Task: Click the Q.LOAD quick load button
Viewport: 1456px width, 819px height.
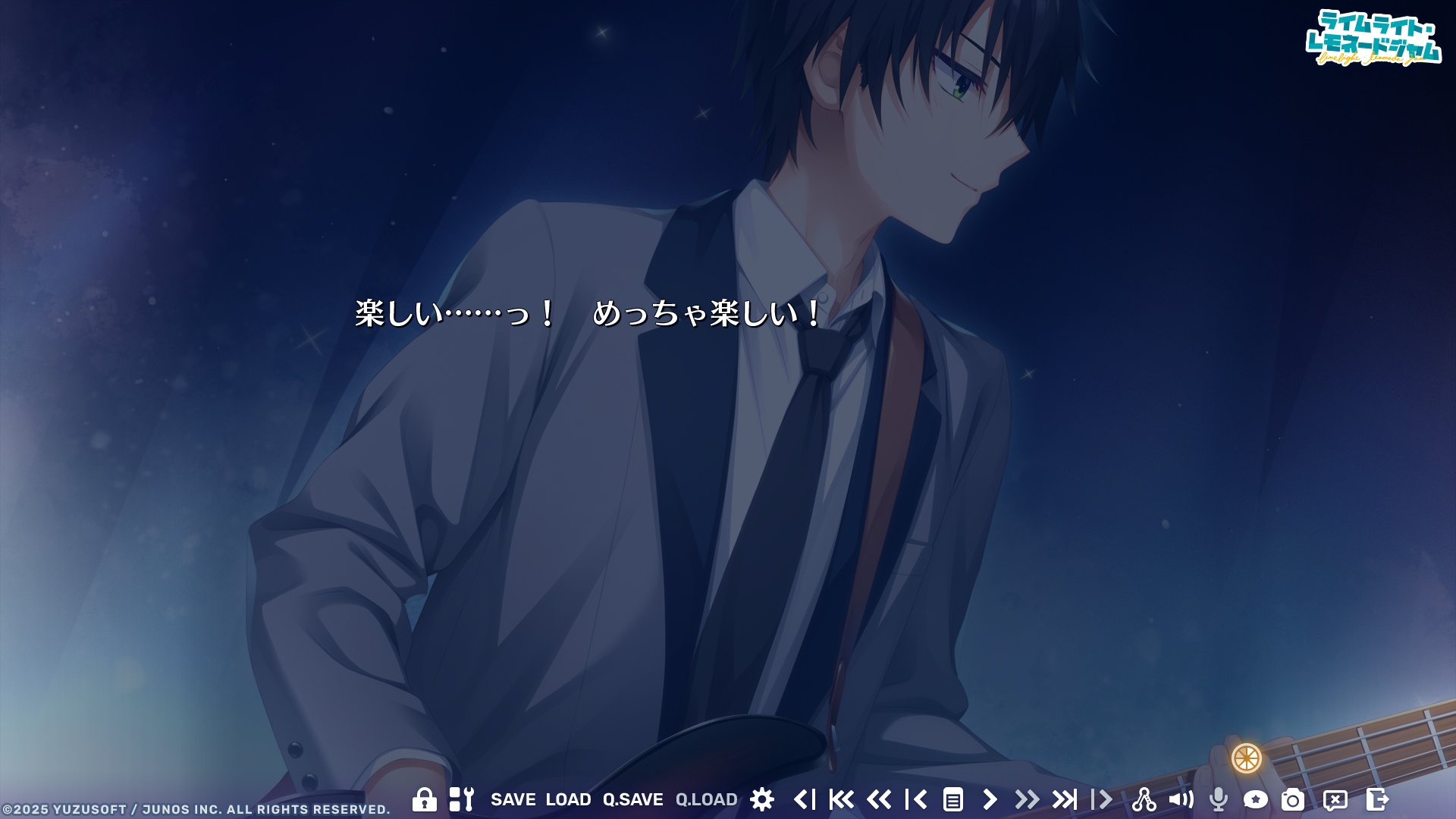Action: click(706, 799)
